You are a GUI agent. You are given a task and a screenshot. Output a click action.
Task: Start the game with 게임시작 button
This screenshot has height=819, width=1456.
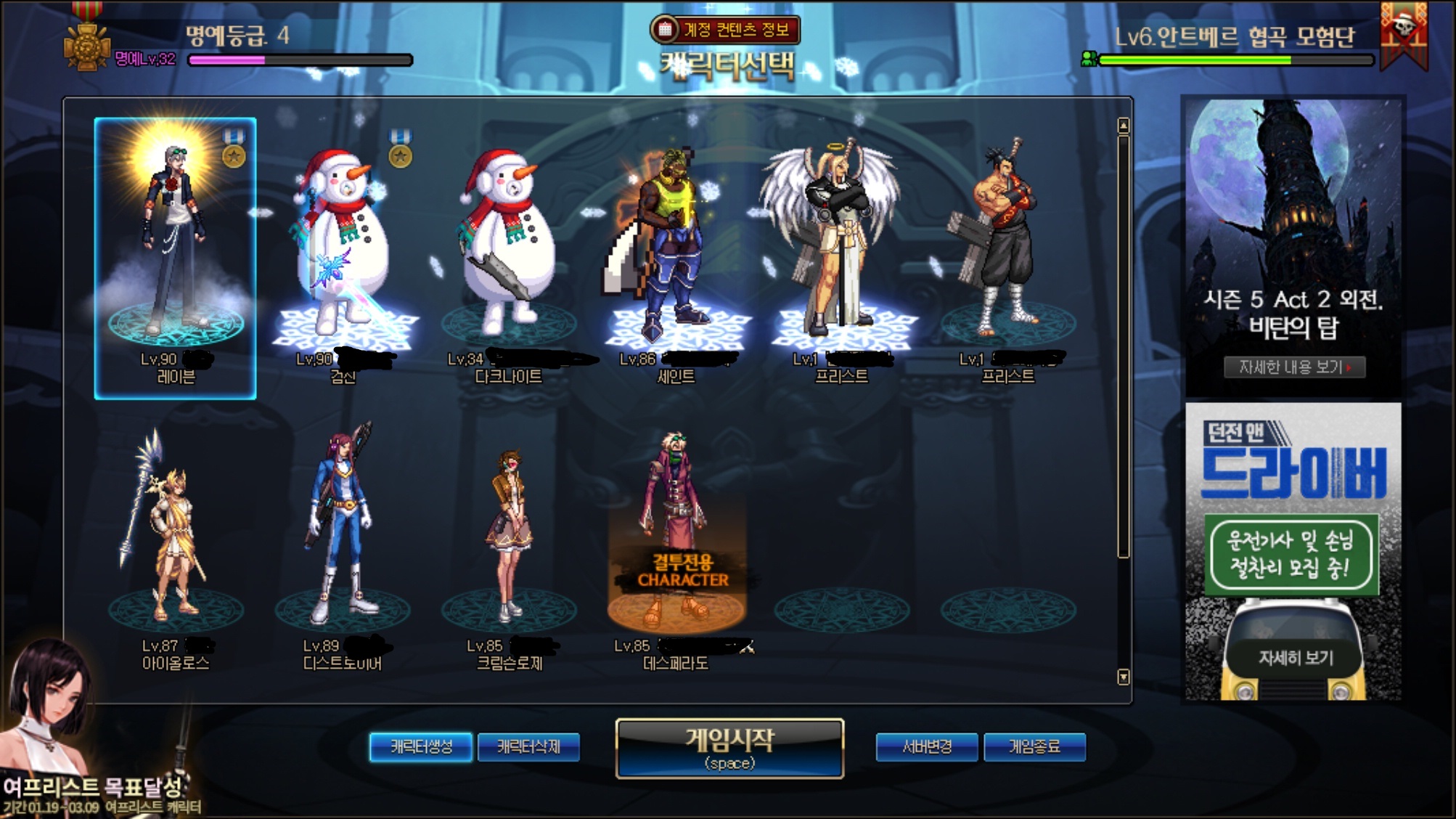(x=729, y=749)
